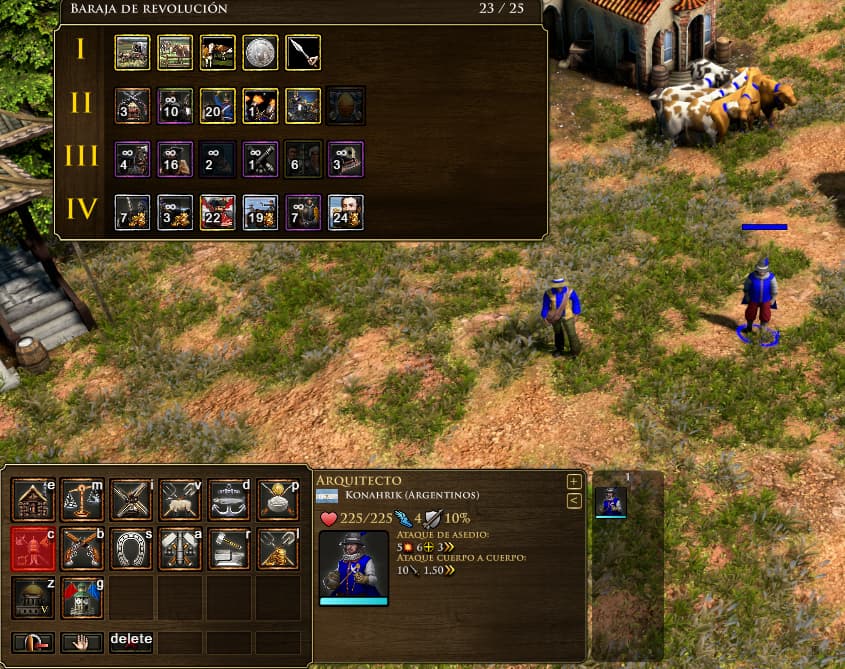Select the row II card numbered 20

pos(218,105)
